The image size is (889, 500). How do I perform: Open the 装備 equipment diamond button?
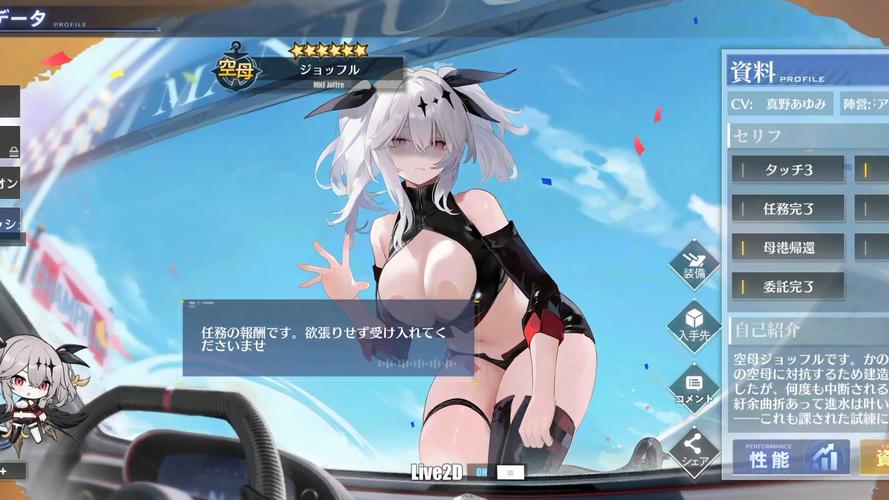pos(694,261)
